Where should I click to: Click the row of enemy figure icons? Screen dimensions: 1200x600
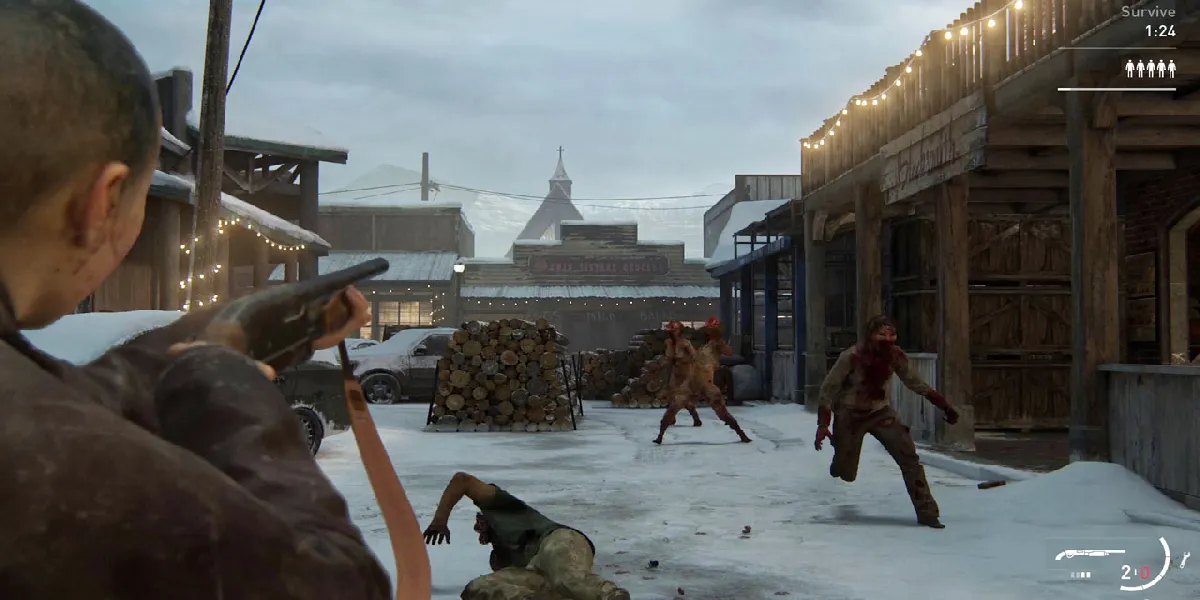[1150, 68]
